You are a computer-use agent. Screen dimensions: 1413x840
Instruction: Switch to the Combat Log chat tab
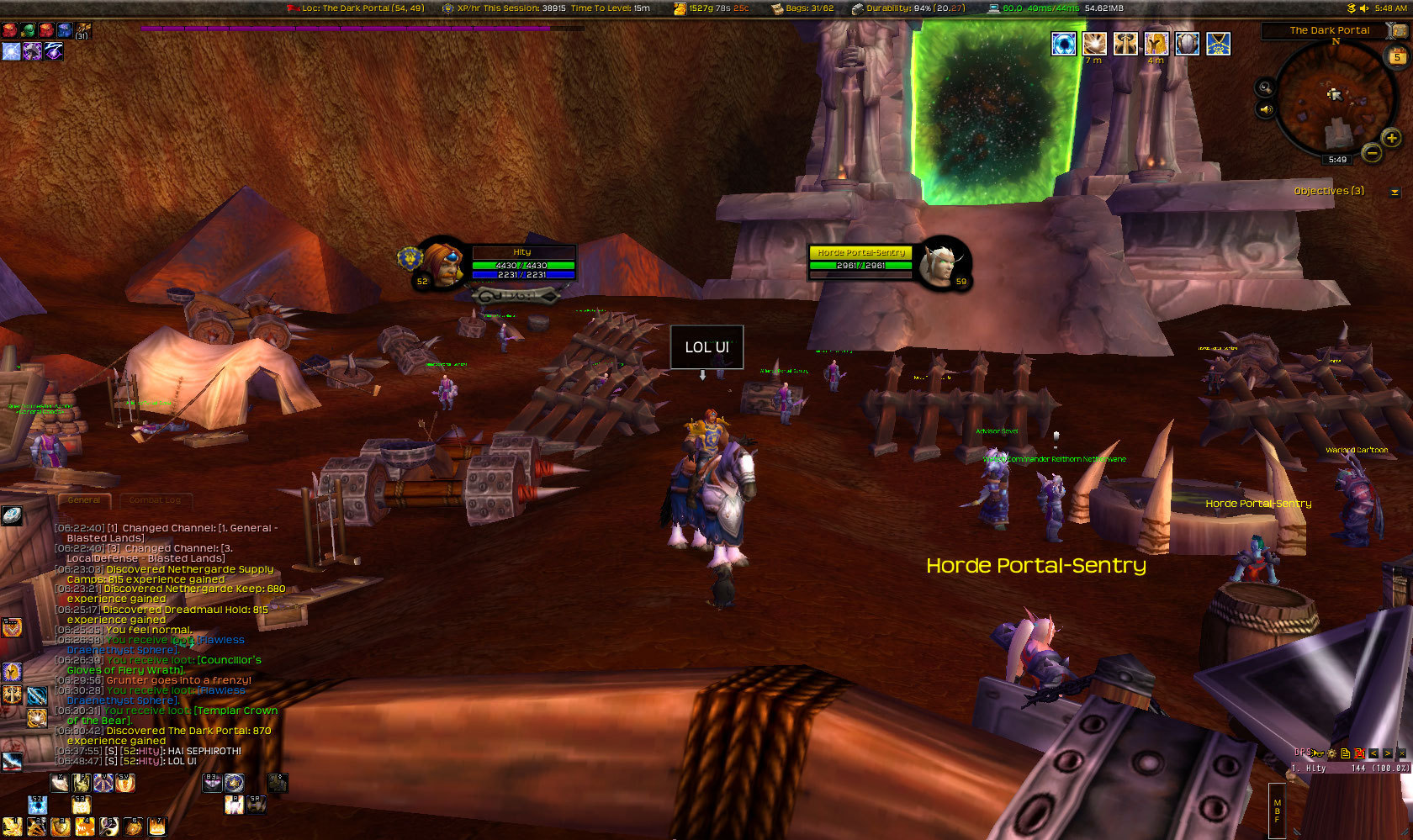coord(155,500)
